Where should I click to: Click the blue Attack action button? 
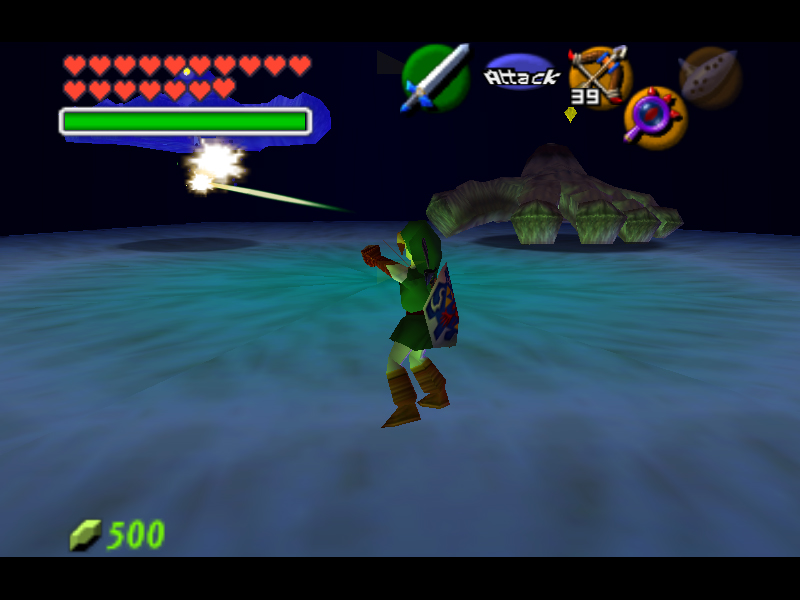click(x=520, y=74)
